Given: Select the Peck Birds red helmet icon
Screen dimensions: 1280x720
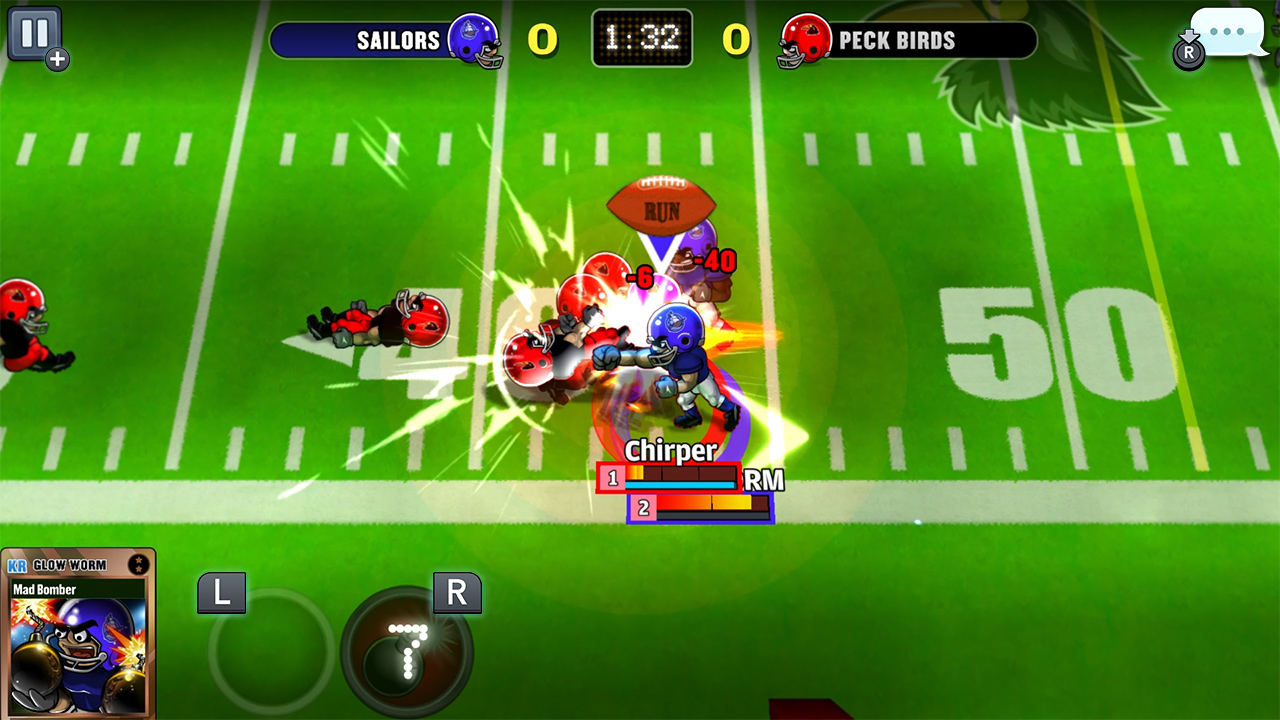Looking at the screenshot, I should 806,38.
